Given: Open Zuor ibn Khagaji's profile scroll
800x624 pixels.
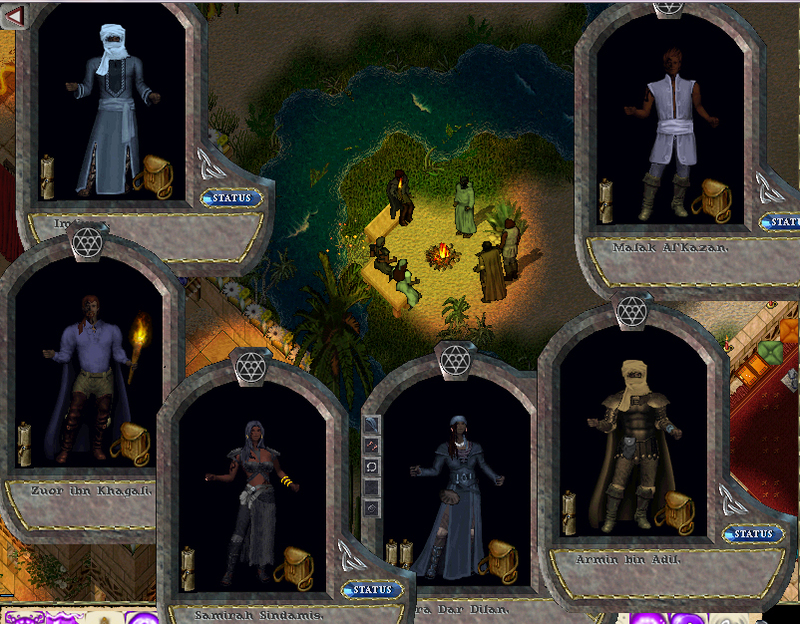Looking at the screenshot, I should point(24,444).
